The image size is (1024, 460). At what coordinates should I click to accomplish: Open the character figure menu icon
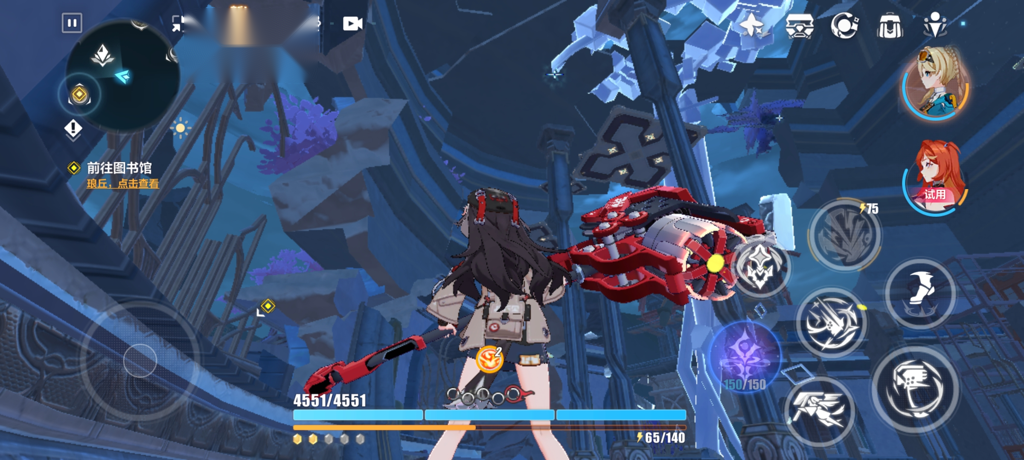(936, 26)
